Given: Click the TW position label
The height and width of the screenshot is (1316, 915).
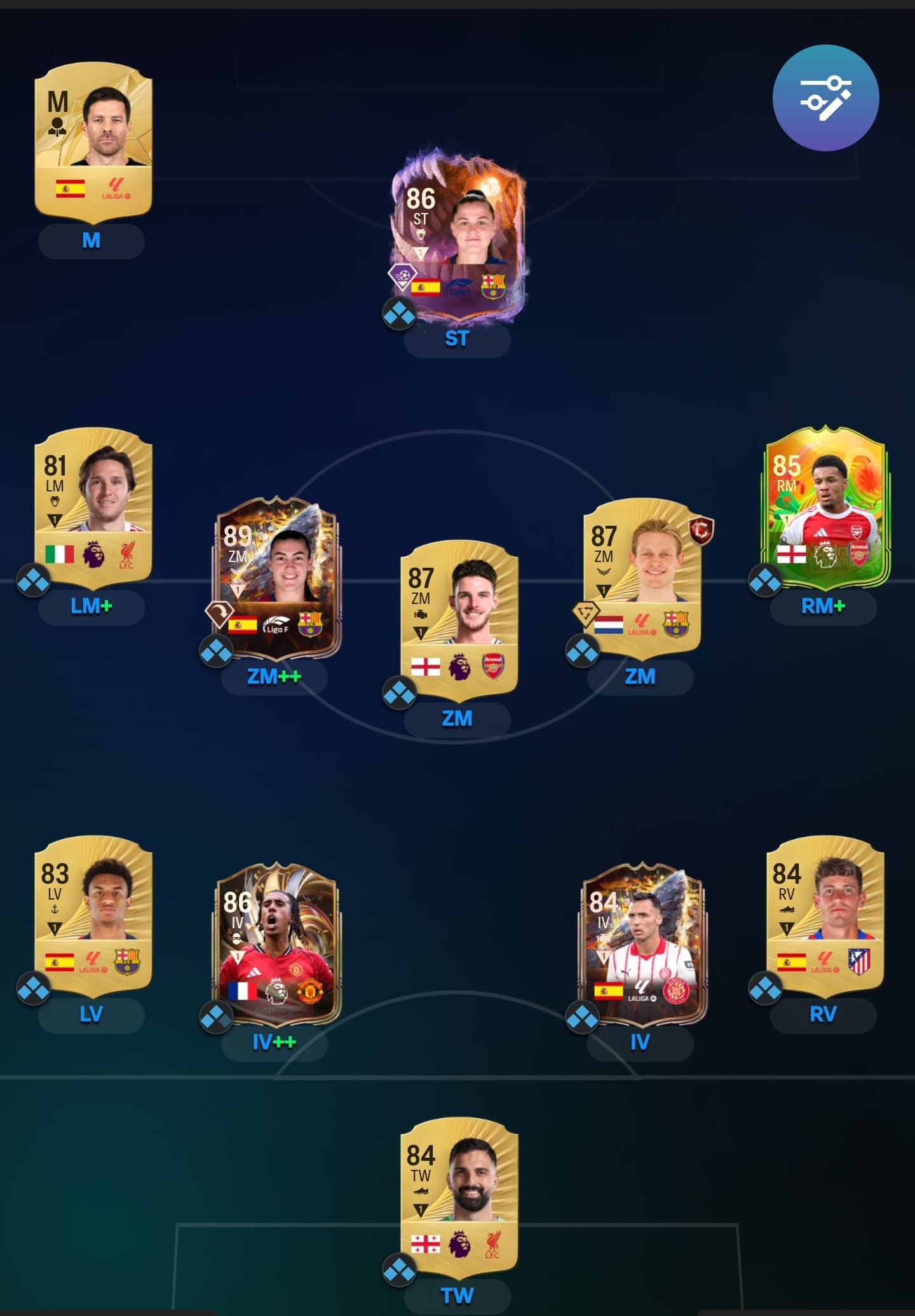Looking at the screenshot, I should [x=457, y=1295].
